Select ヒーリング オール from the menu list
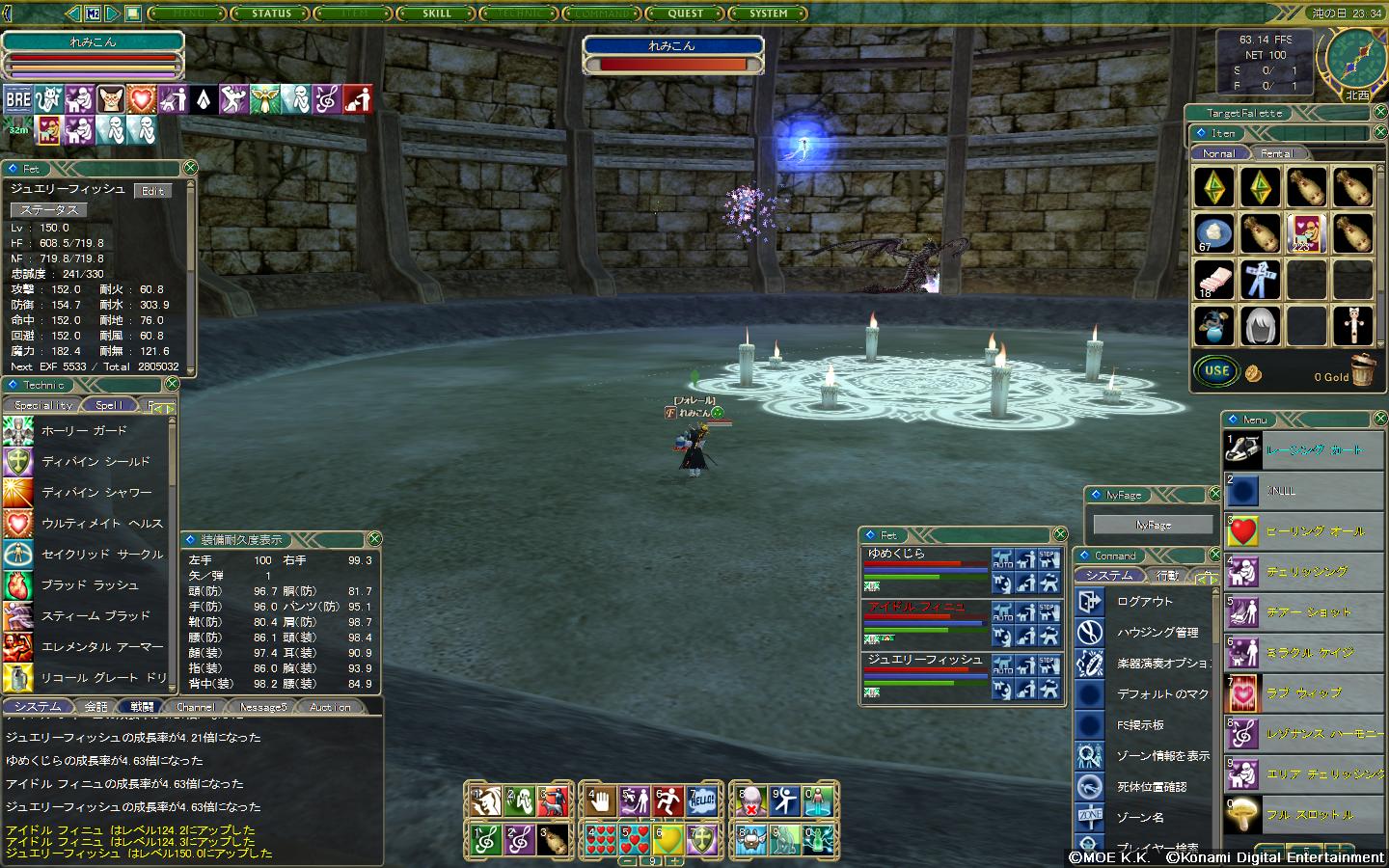 (1315, 531)
